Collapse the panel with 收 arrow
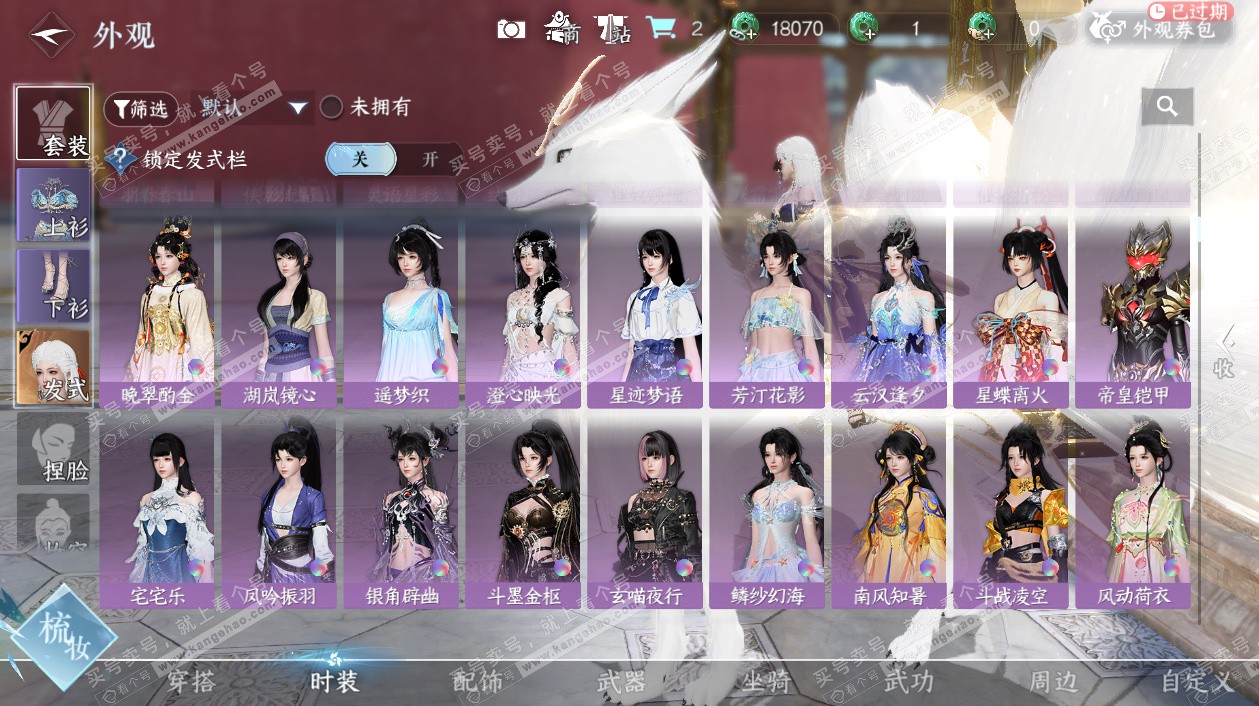Screen dimensions: 1259x706 1224,353
